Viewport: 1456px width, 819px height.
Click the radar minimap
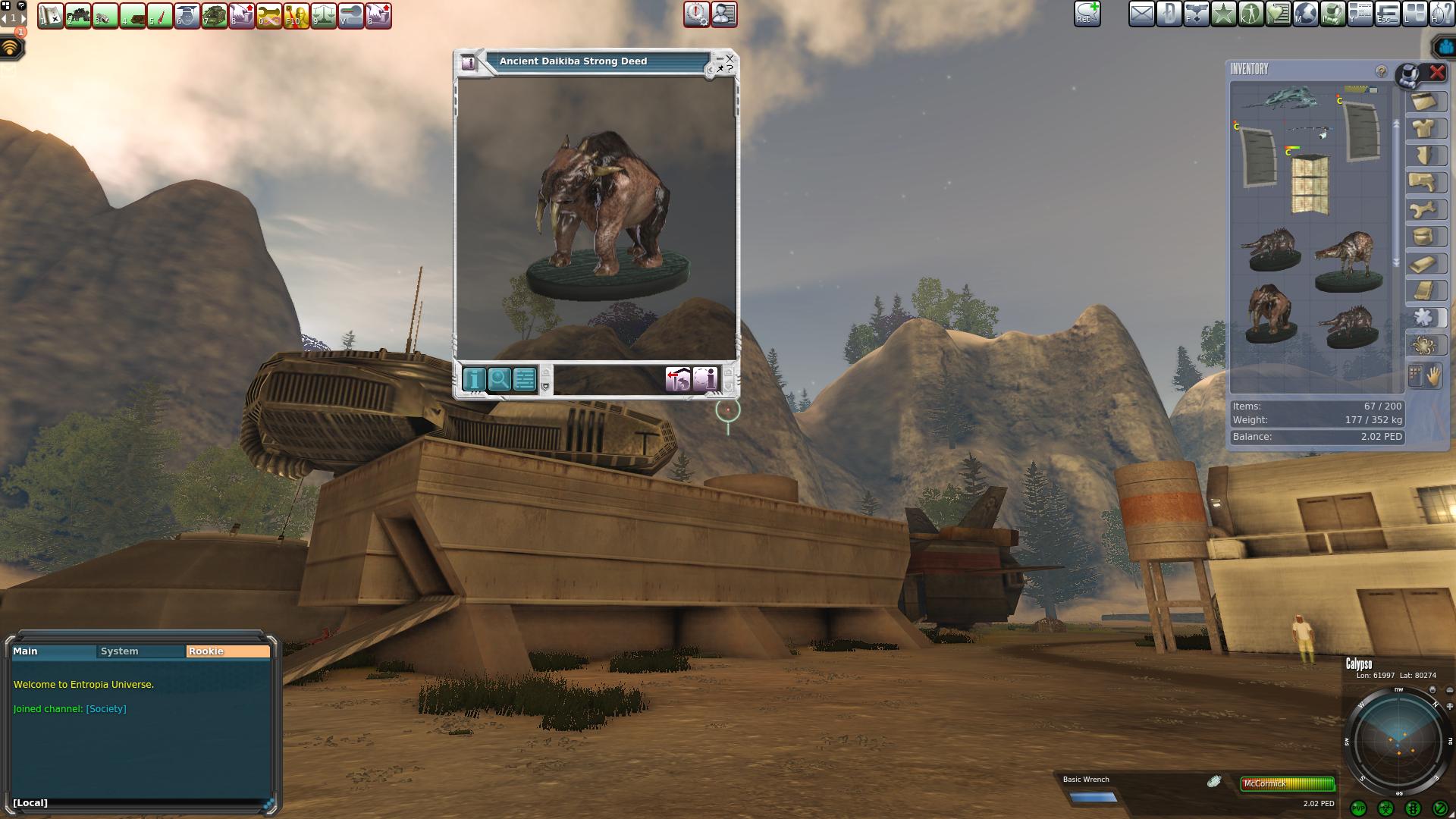pyautogui.click(x=1397, y=740)
